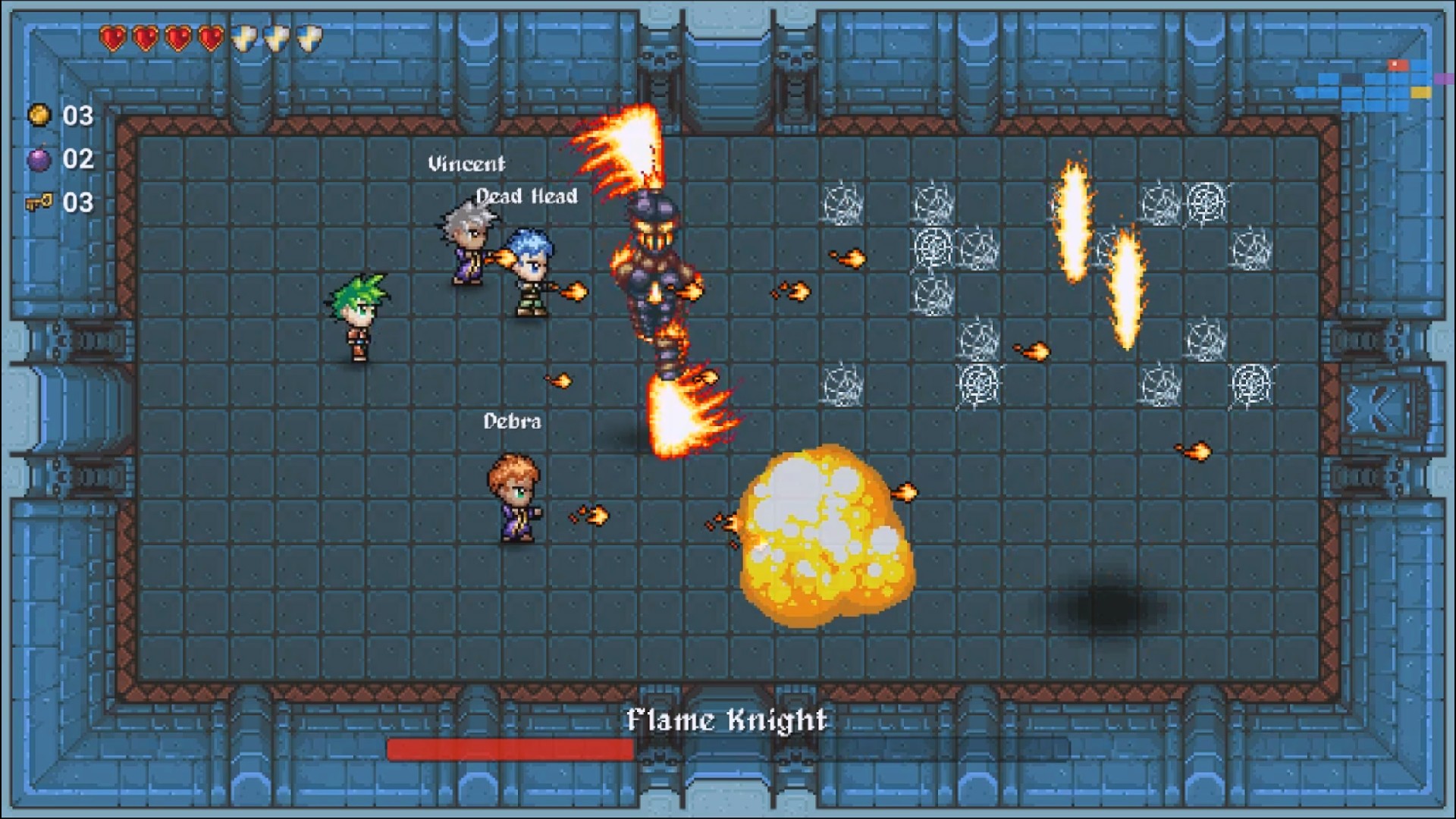The width and height of the screenshot is (1456, 819).
Task: Select the yellow room cell on the minimap
Action: pos(1420,93)
